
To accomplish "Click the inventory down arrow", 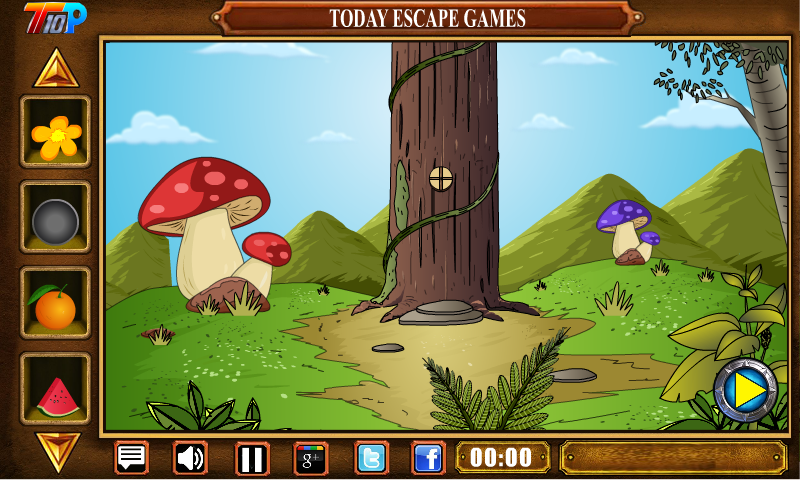I will pos(55,450).
